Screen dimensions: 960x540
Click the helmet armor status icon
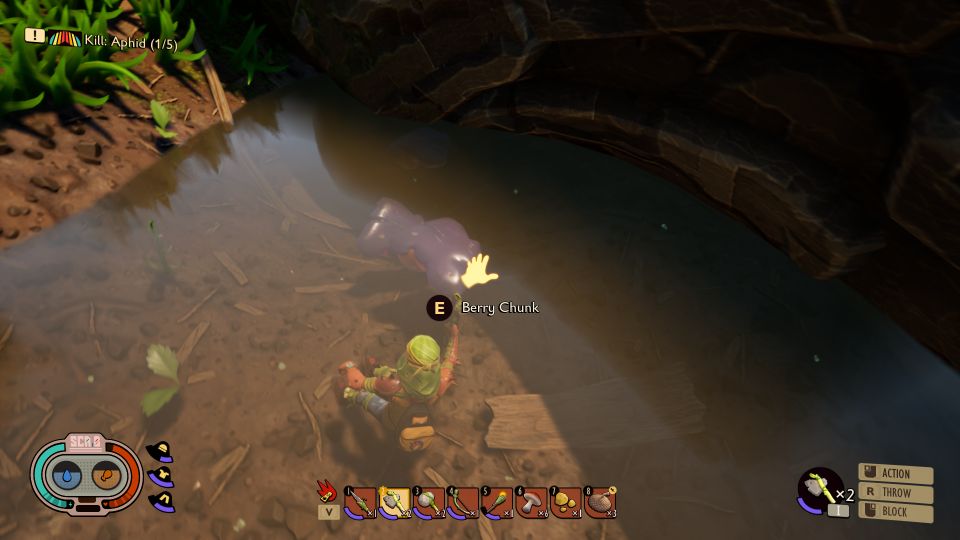click(160, 452)
